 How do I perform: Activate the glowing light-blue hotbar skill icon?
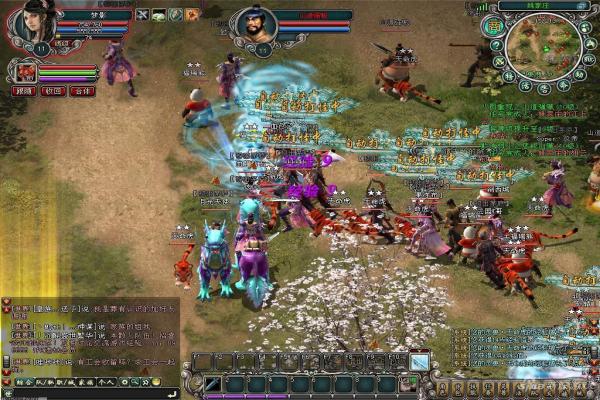pos(420,362)
